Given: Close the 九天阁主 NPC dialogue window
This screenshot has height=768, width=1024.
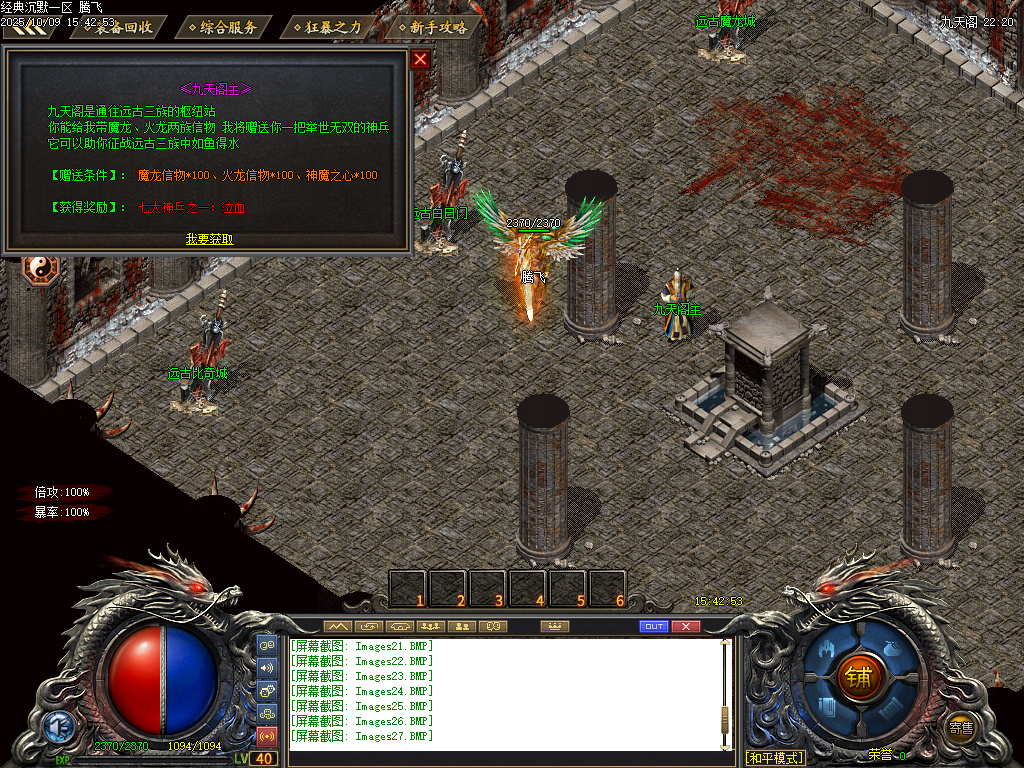Looking at the screenshot, I should coord(420,59).
